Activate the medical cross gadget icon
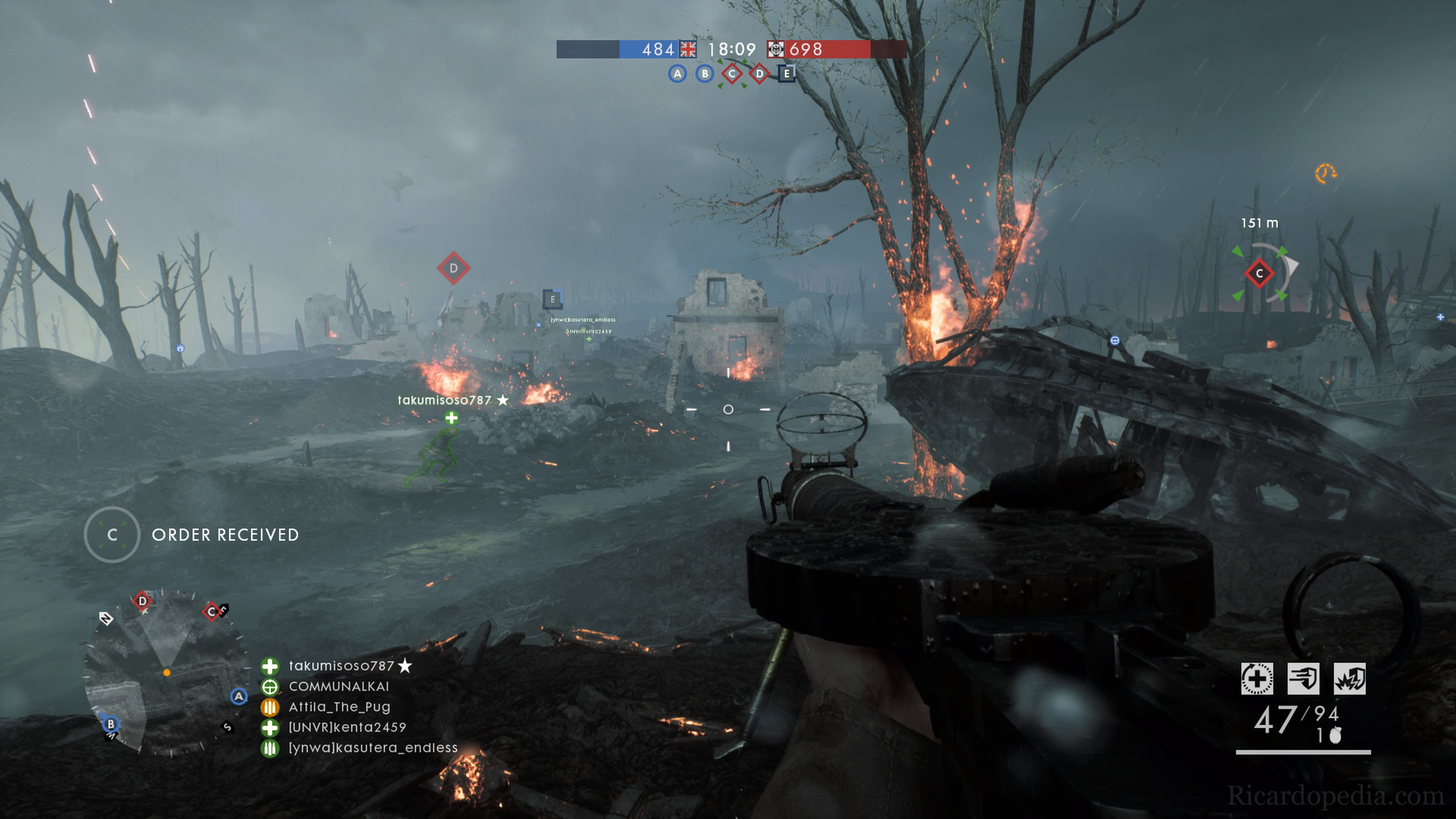This screenshot has height=819, width=1456. [1257, 678]
